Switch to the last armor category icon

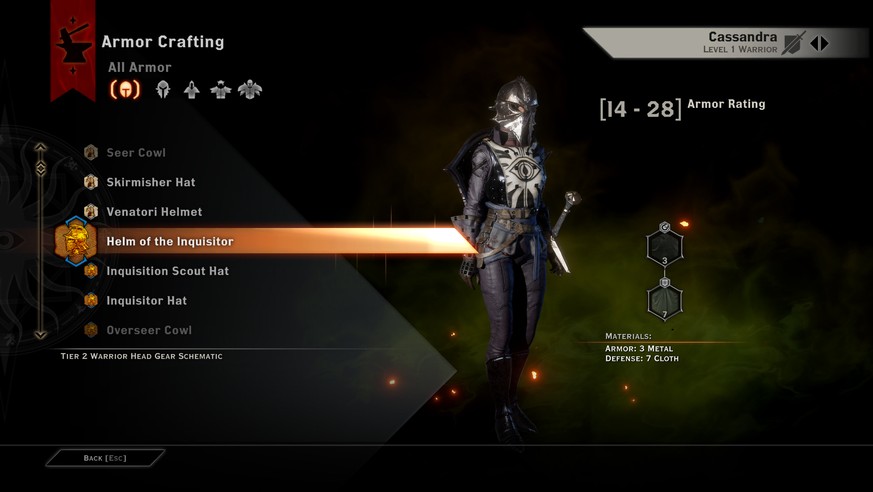(250, 90)
